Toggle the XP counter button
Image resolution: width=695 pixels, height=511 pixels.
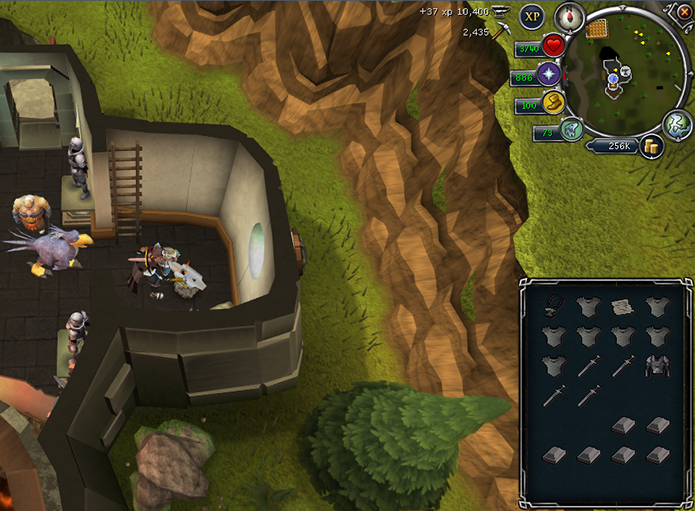pos(532,16)
